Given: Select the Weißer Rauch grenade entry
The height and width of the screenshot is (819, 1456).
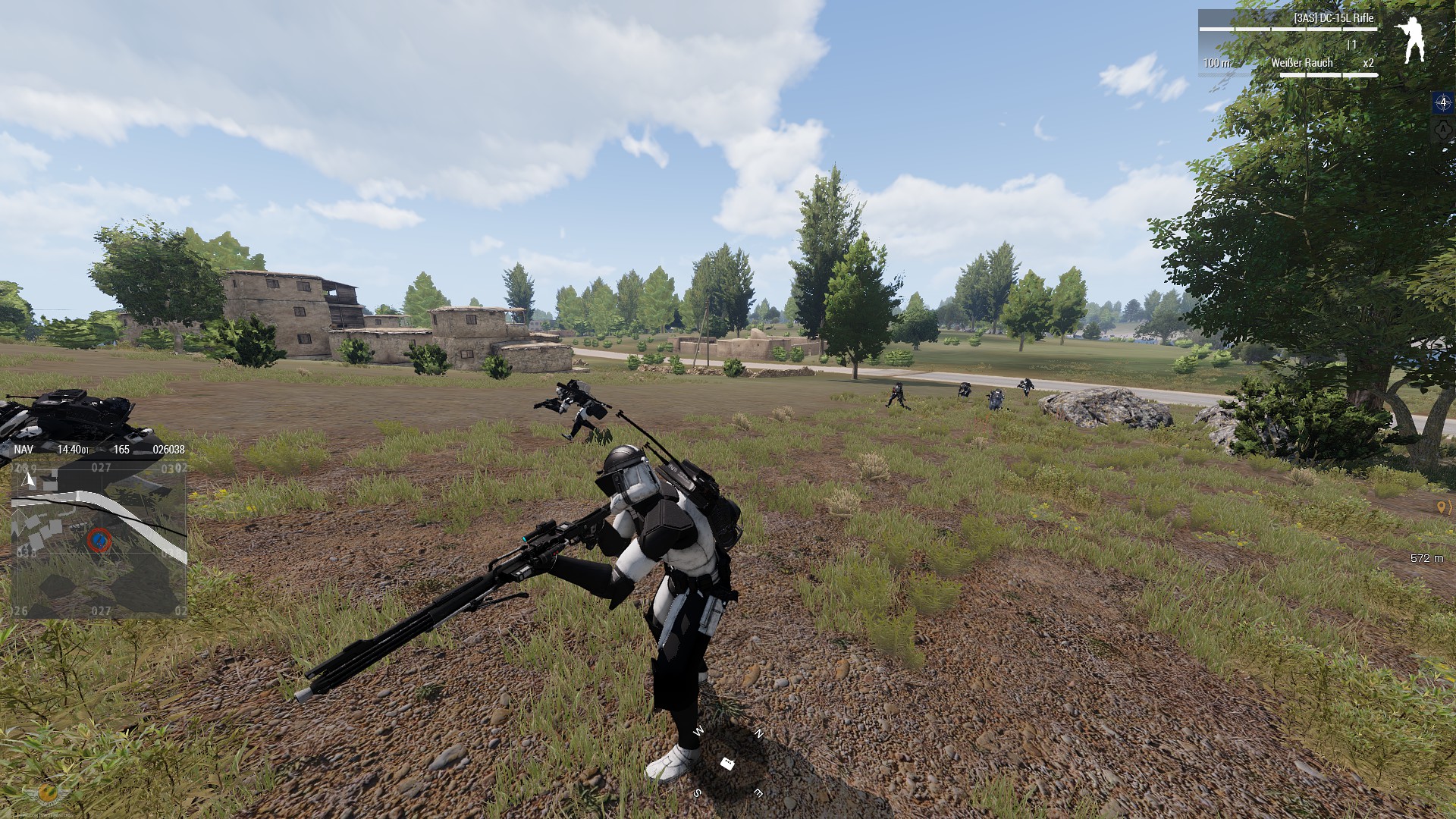Looking at the screenshot, I should coord(1301,63).
